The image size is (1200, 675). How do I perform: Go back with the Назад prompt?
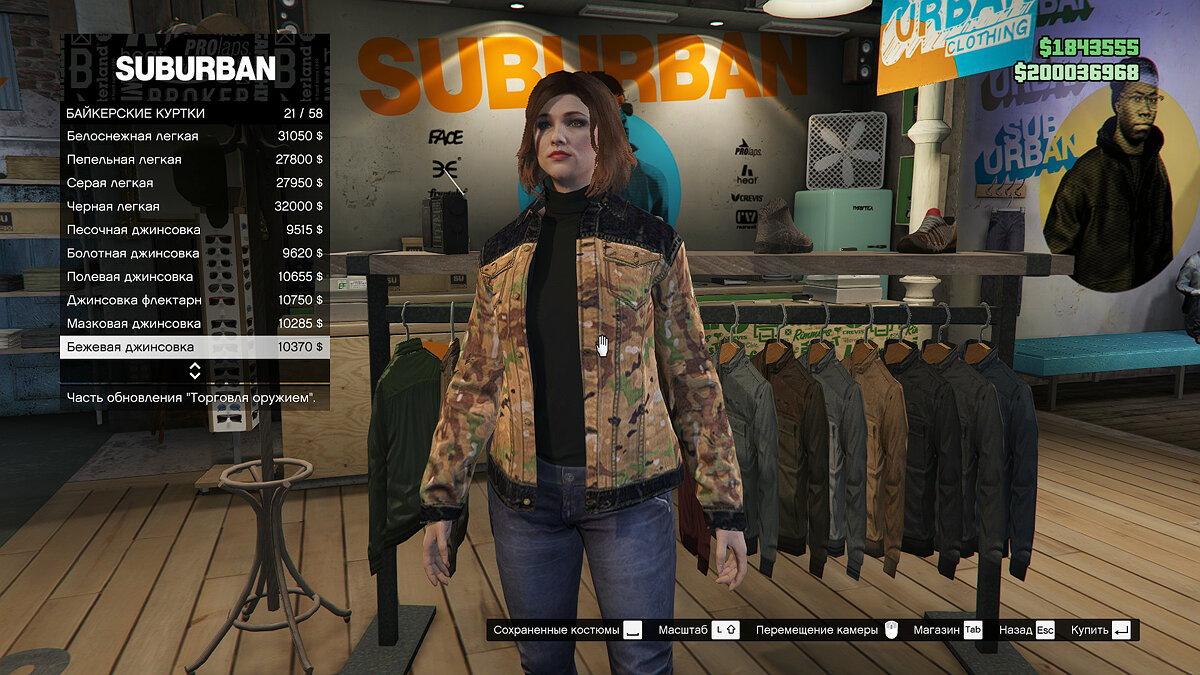coord(1027,630)
